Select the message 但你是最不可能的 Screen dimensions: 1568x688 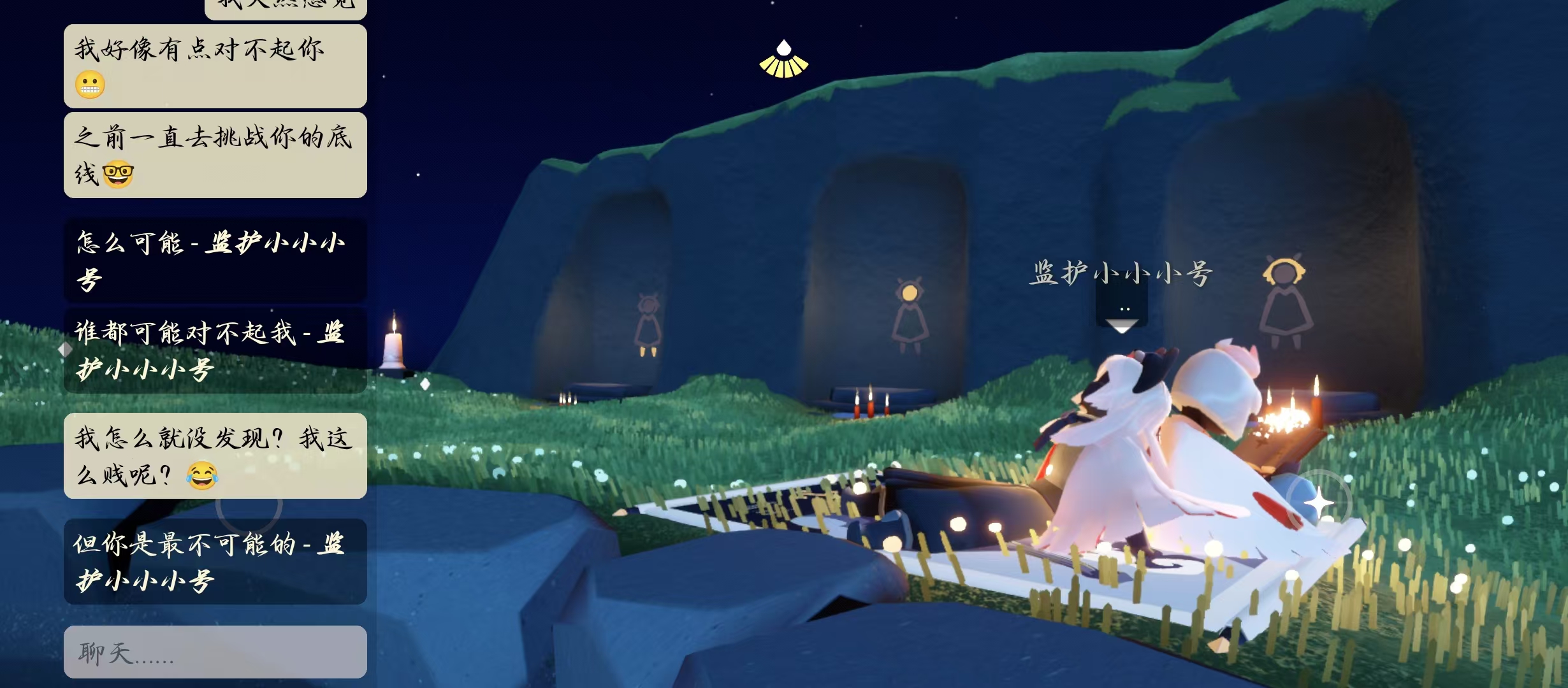click(215, 561)
